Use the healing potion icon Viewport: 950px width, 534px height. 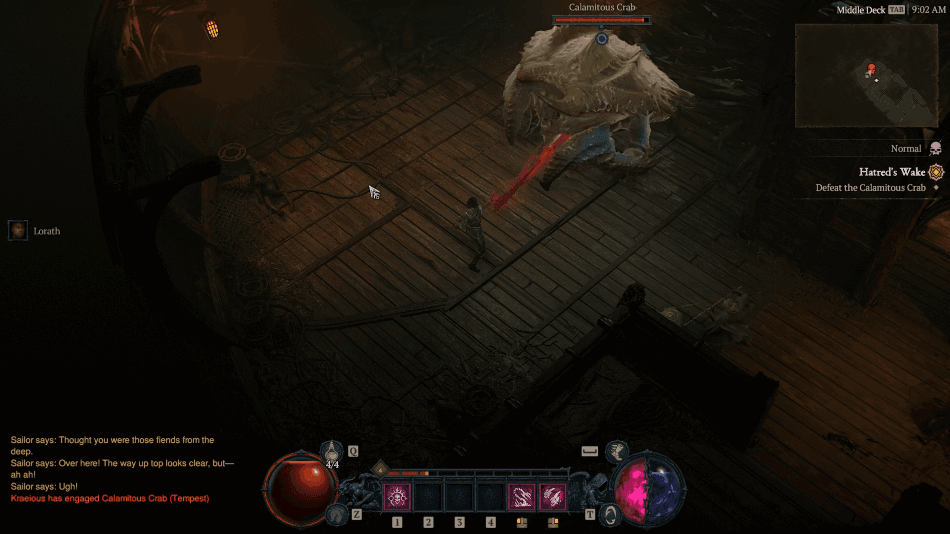point(333,454)
